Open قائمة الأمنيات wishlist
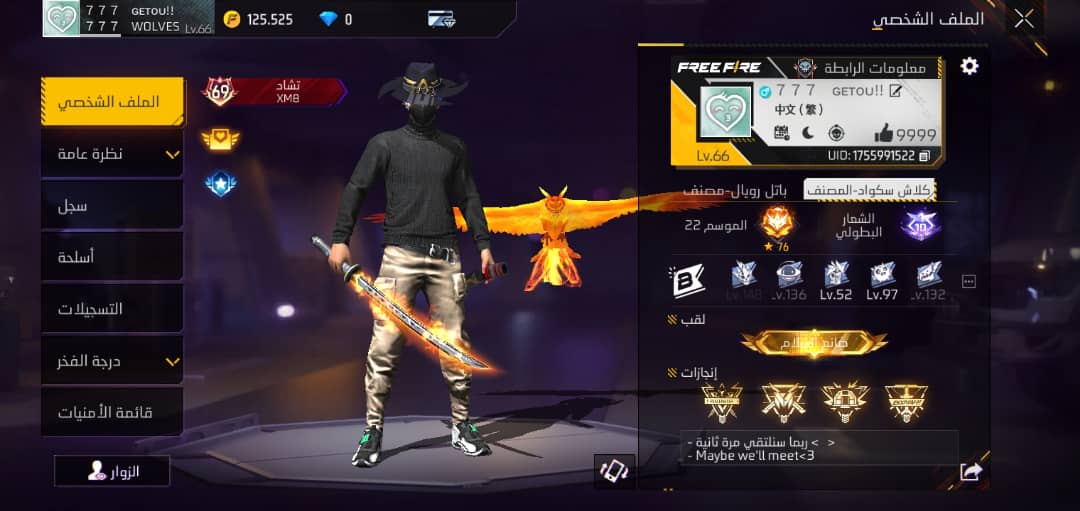This screenshot has width=1080, height=511. click(112, 412)
